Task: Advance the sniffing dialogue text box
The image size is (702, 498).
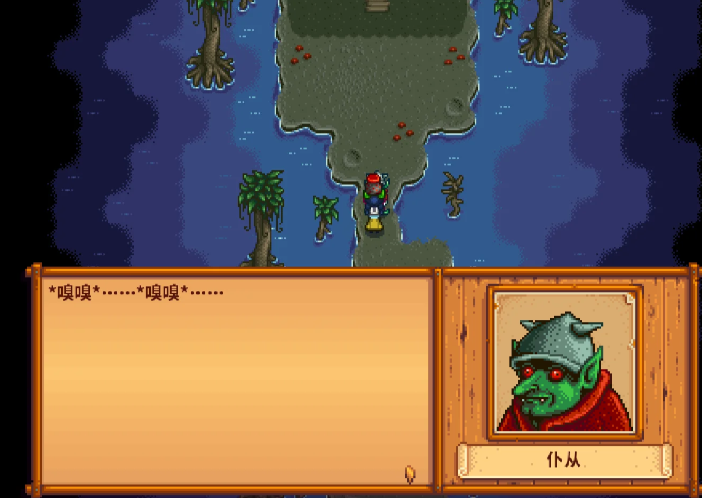Action: click(236, 380)
